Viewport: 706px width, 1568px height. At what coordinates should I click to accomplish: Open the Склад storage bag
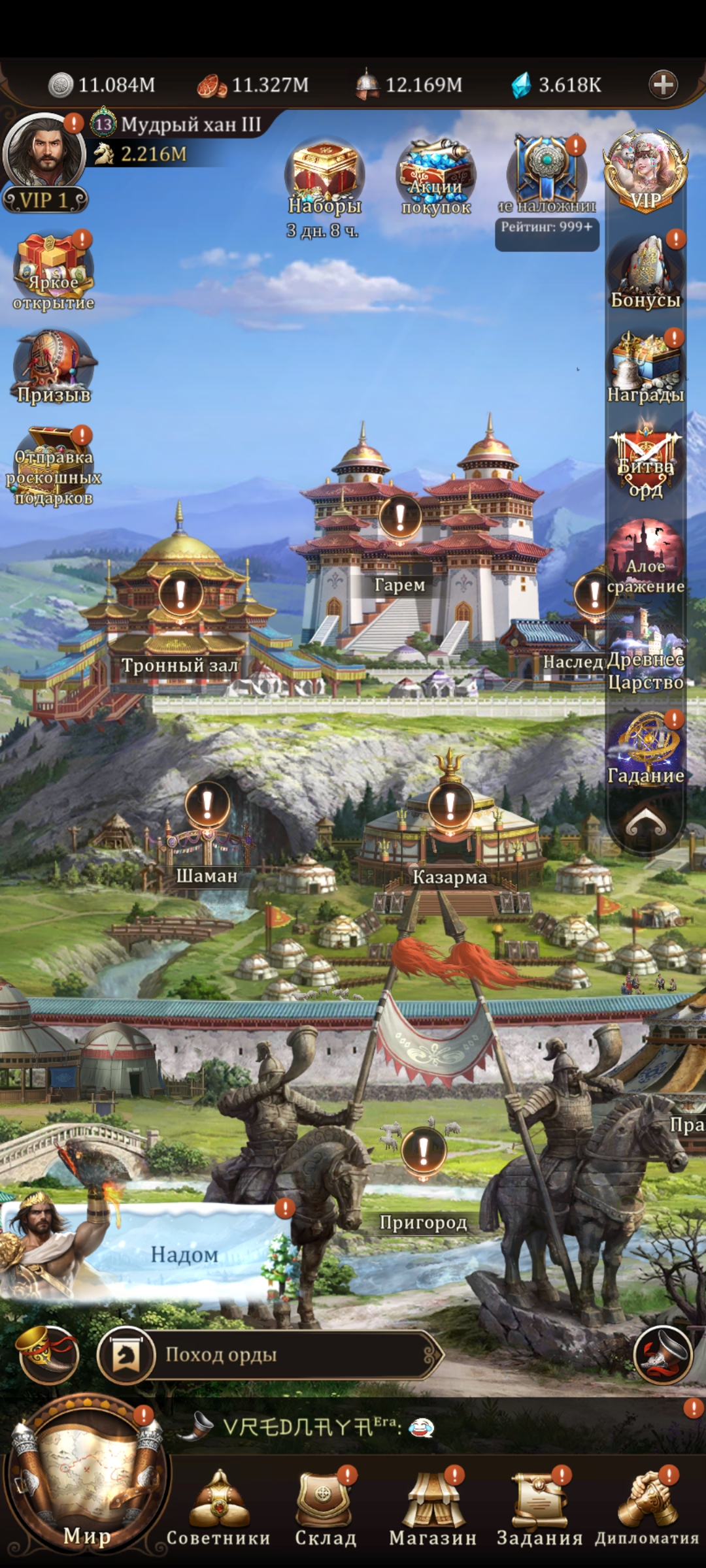tap(325, 1503)
